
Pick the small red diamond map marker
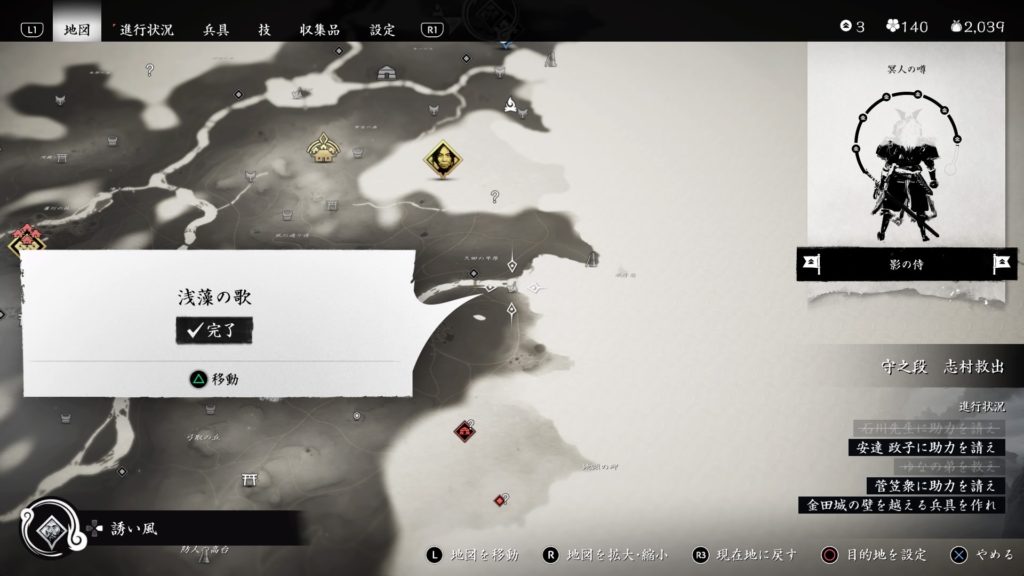click(x=499, y=500)
